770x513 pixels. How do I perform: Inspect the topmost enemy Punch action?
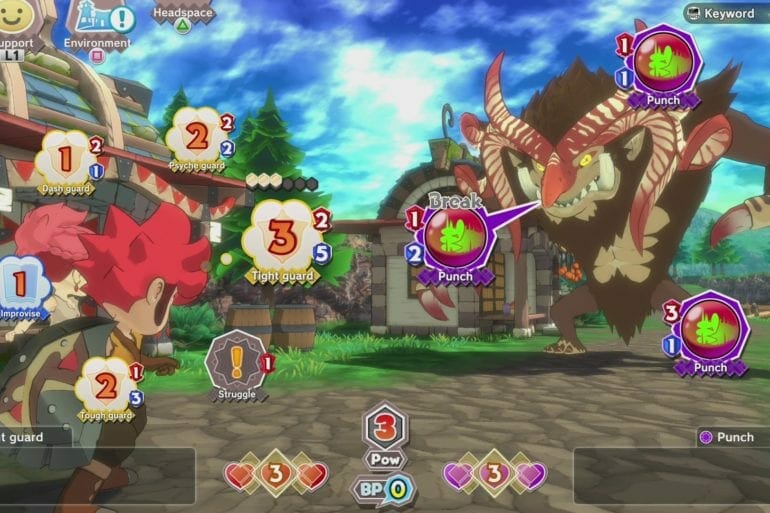coord(661,64)
